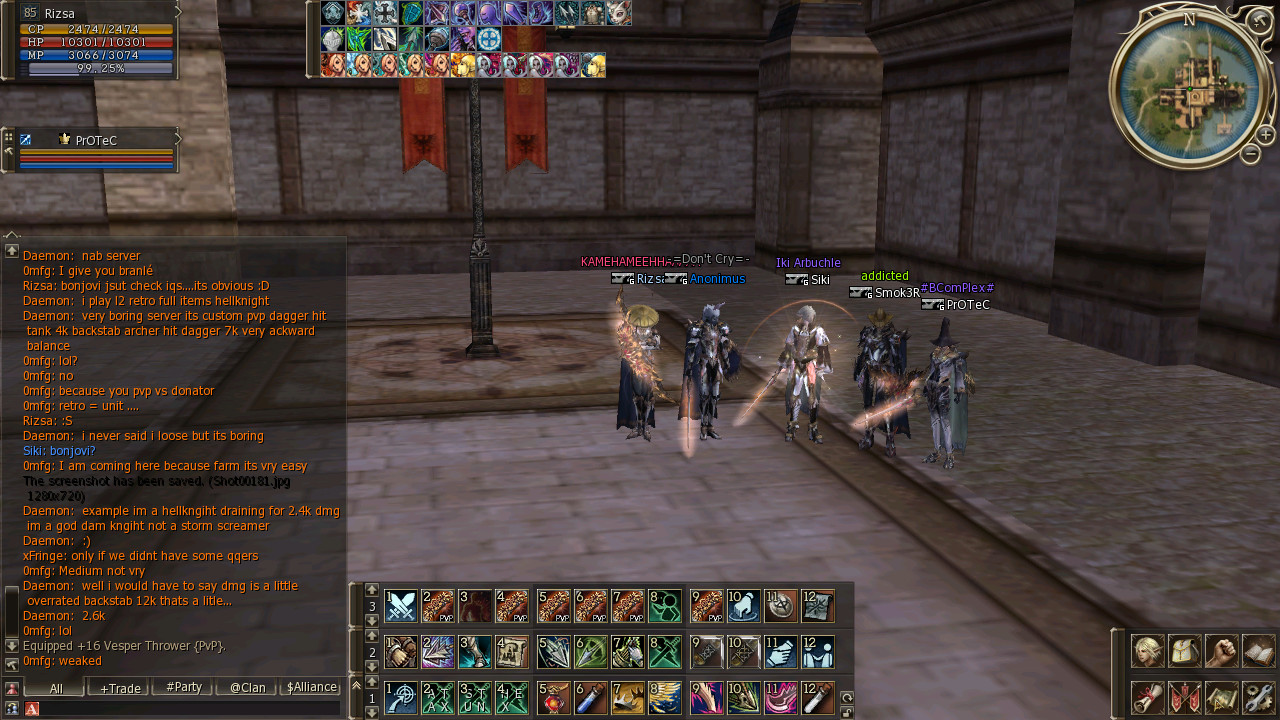
Task: Open the actions fist icon
Action: [1222, 650]
